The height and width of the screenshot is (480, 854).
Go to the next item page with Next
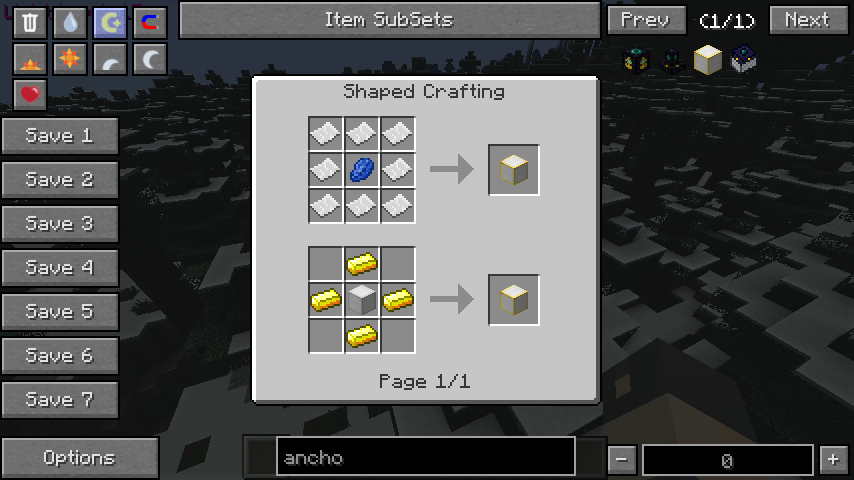[806, 20]
